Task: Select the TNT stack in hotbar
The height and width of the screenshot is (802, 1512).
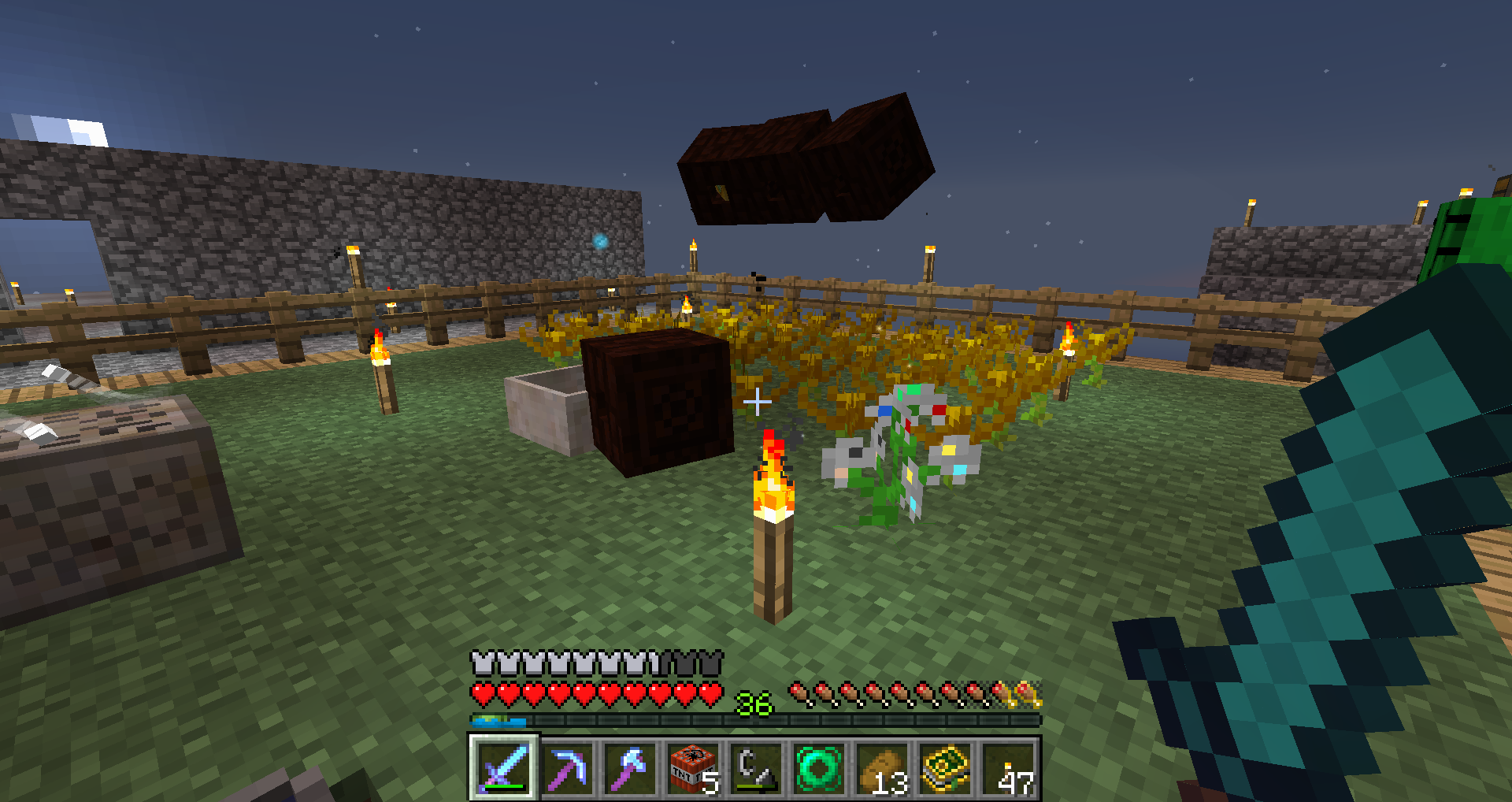Action: click(693, 767)
